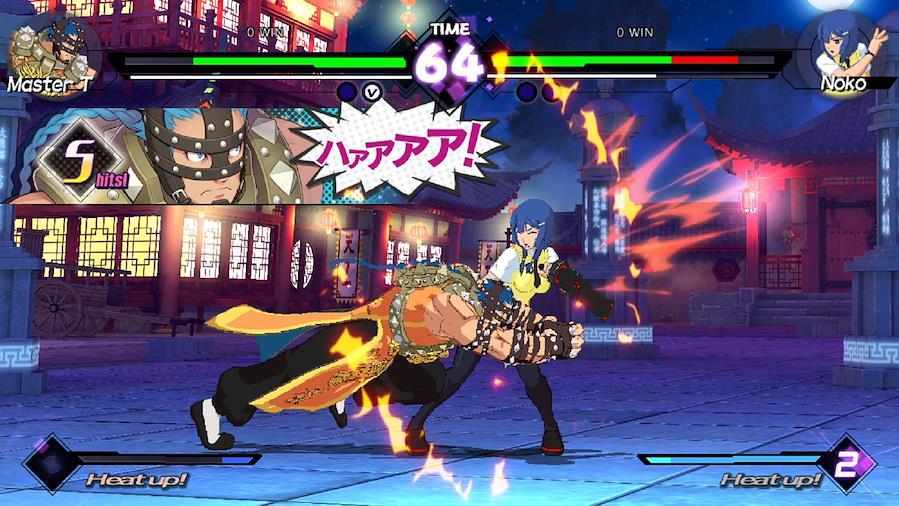Click the heat gauge diamond showing 2
Screen dimensions: 899x506
(846, 464)
